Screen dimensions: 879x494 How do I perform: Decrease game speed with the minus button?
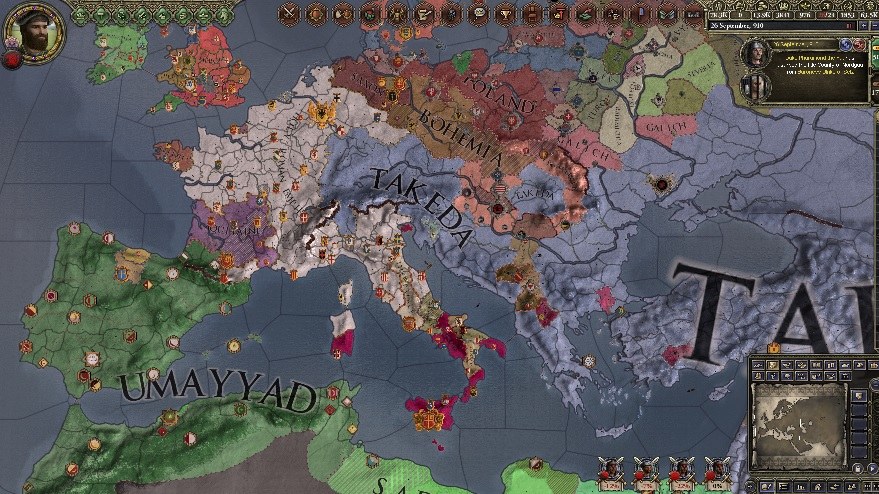point(875,26)
